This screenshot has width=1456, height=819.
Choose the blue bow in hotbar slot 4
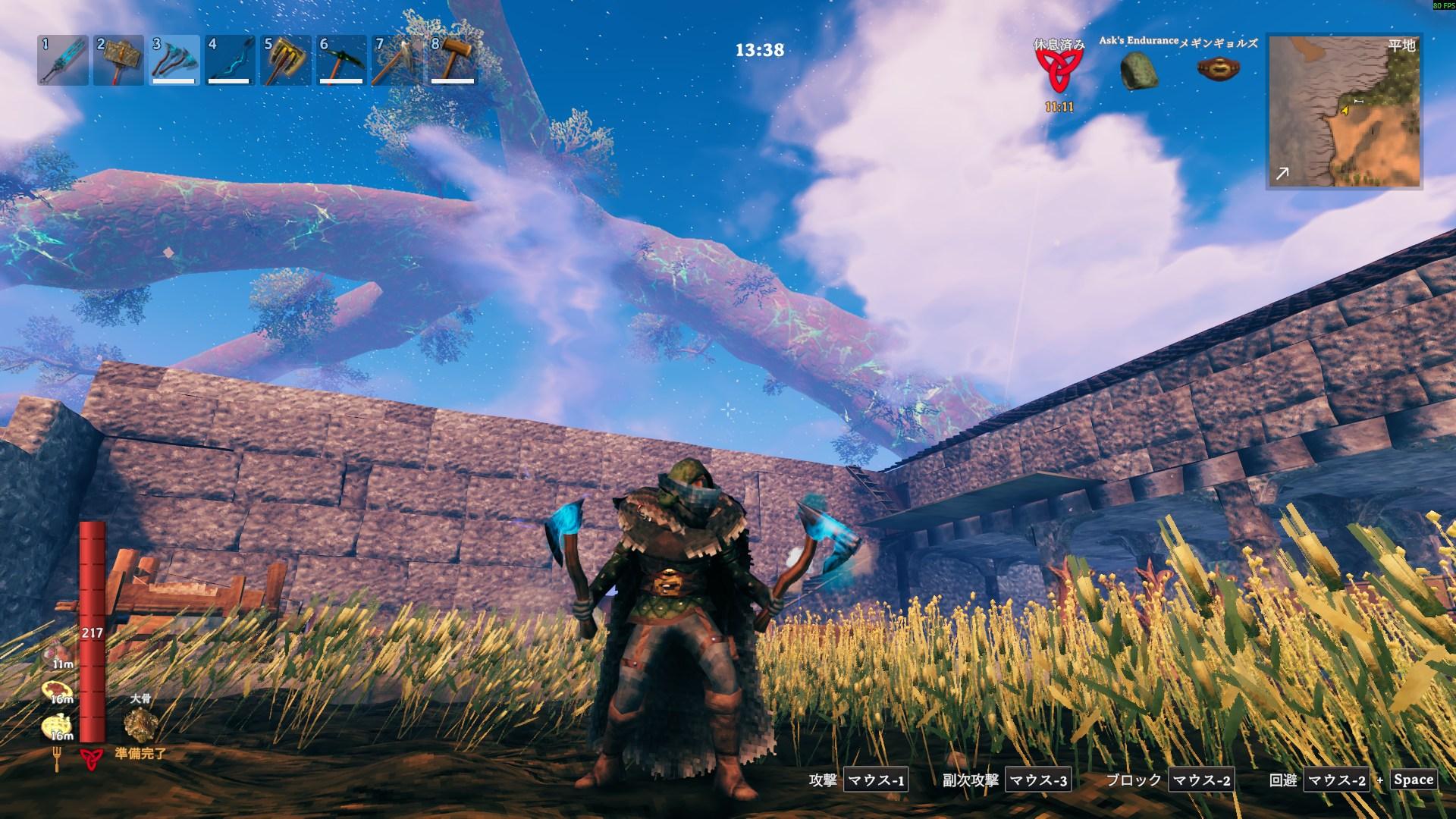pos(229,60)
